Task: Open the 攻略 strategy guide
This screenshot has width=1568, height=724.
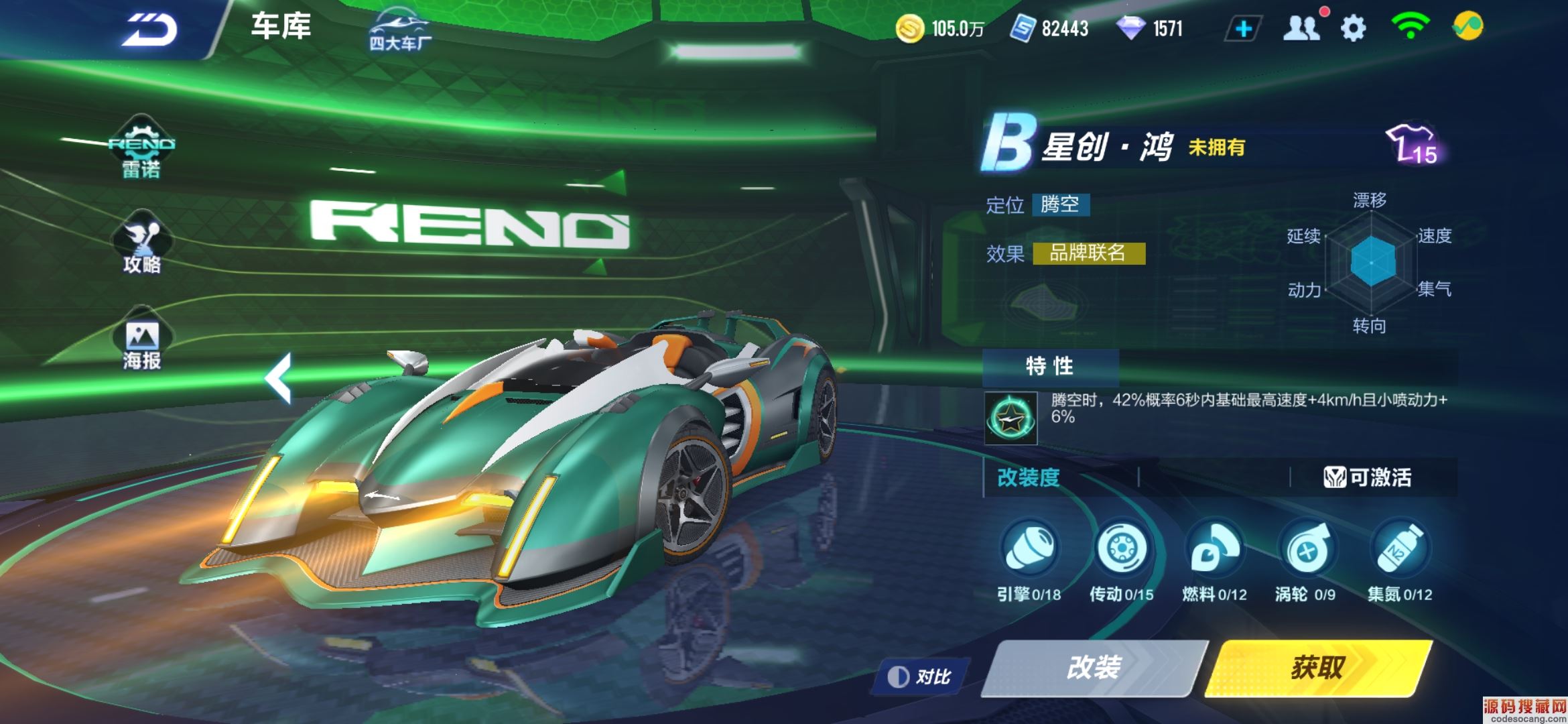Action: (141, 248)
